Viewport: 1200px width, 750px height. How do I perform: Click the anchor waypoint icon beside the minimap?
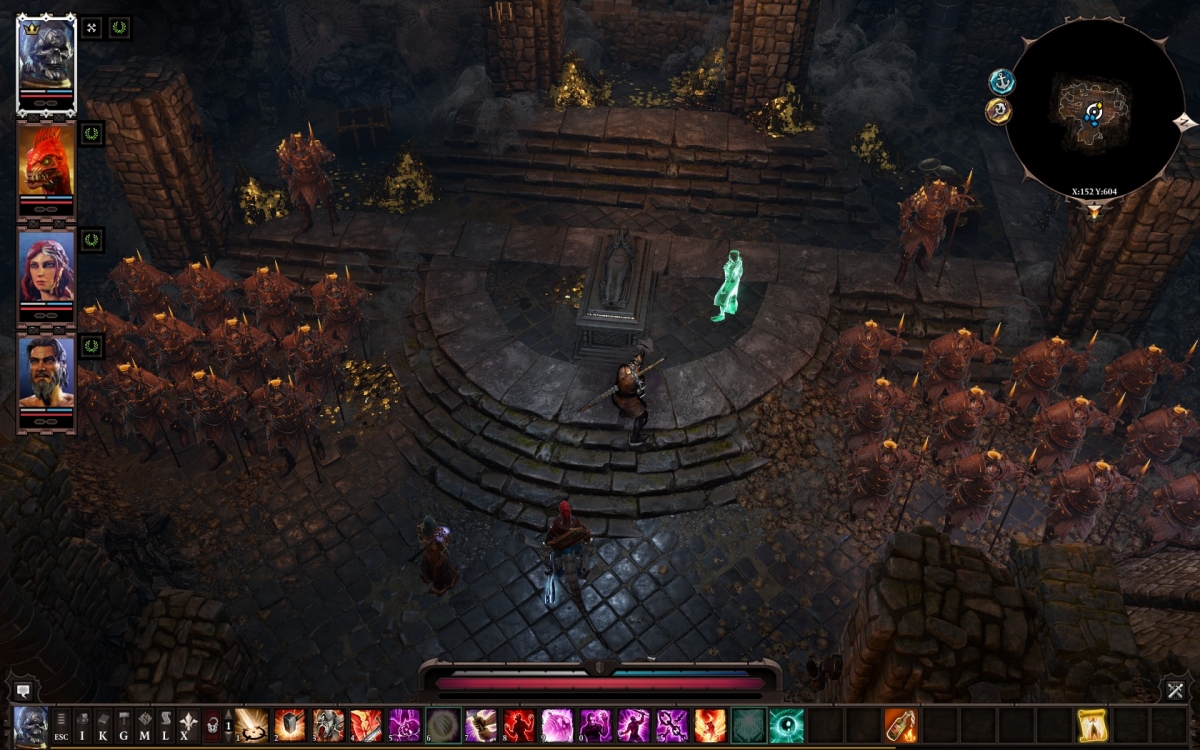(1001, 81)
